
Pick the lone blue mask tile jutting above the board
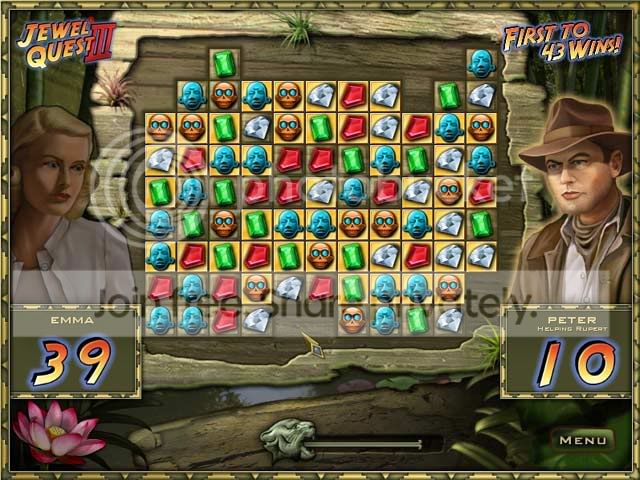click(481, 64)
